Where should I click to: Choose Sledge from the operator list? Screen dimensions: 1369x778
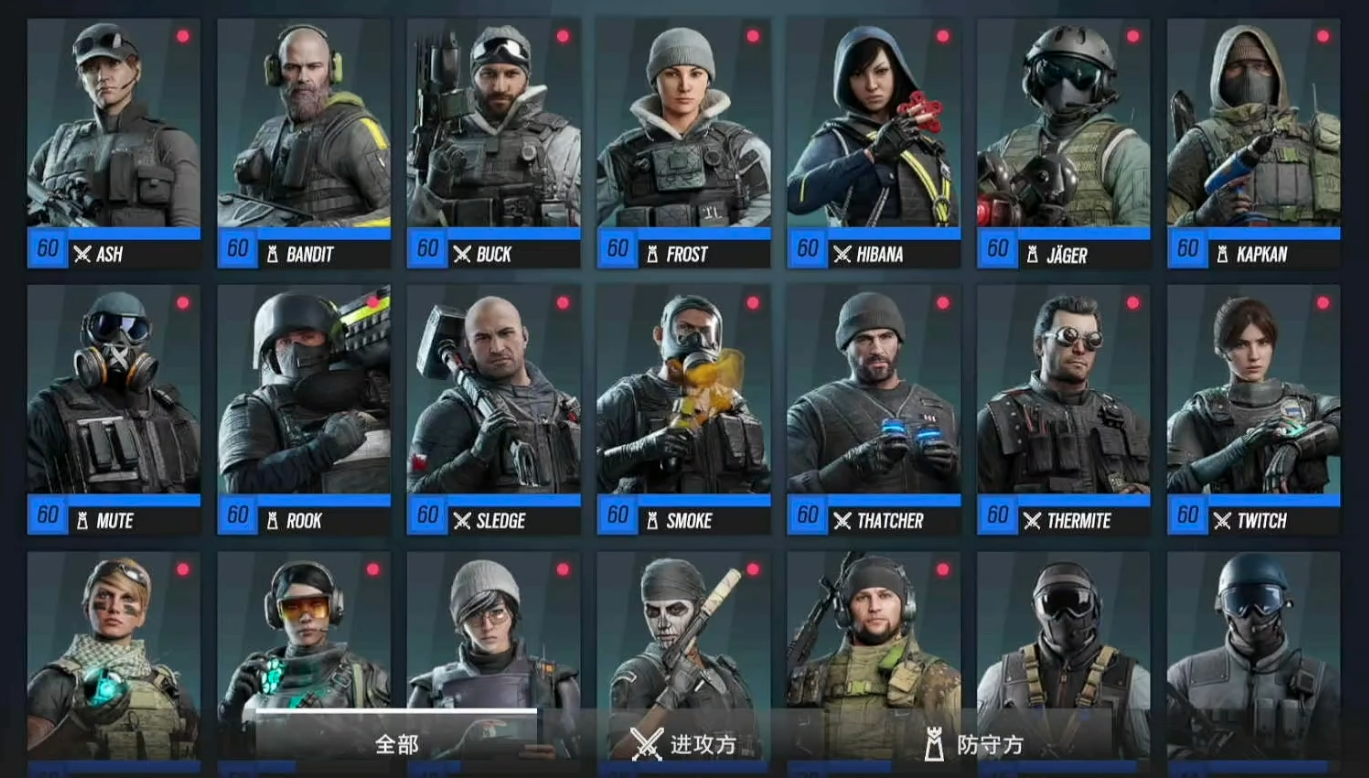(x=493, y=410)
